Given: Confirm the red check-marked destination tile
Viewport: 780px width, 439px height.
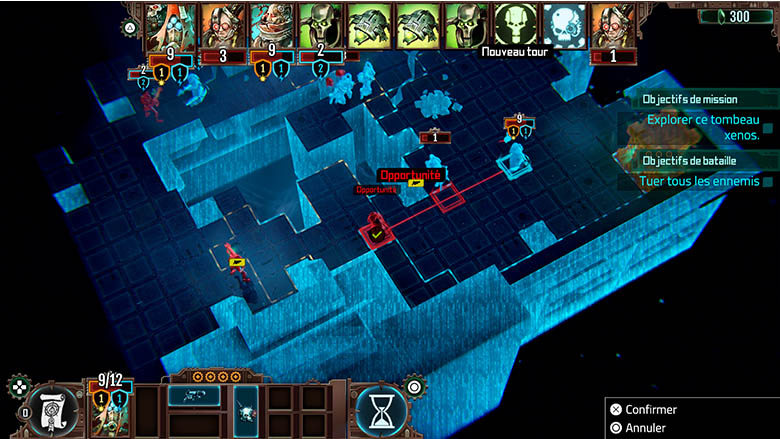Looking at the screenshot, I should click(x=377, y=232).
